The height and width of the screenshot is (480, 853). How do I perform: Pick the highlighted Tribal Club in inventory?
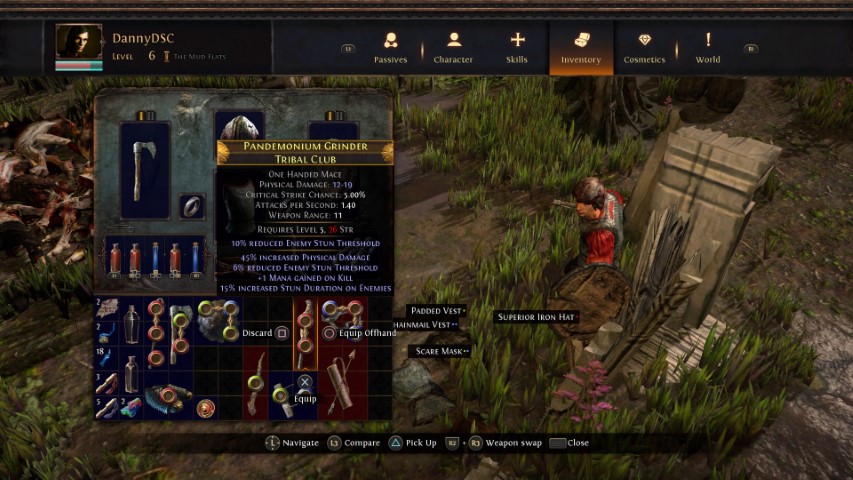(305, 332)
